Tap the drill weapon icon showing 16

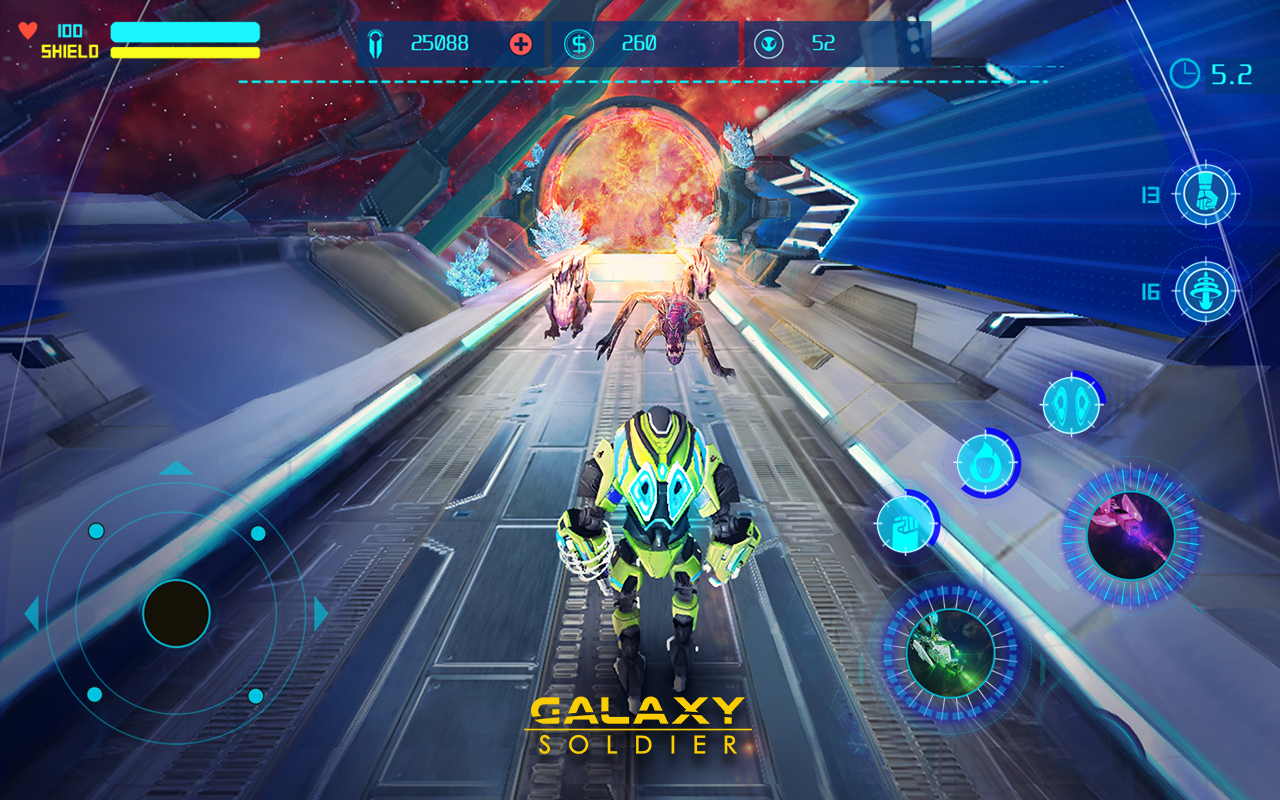coord(1207,290)
